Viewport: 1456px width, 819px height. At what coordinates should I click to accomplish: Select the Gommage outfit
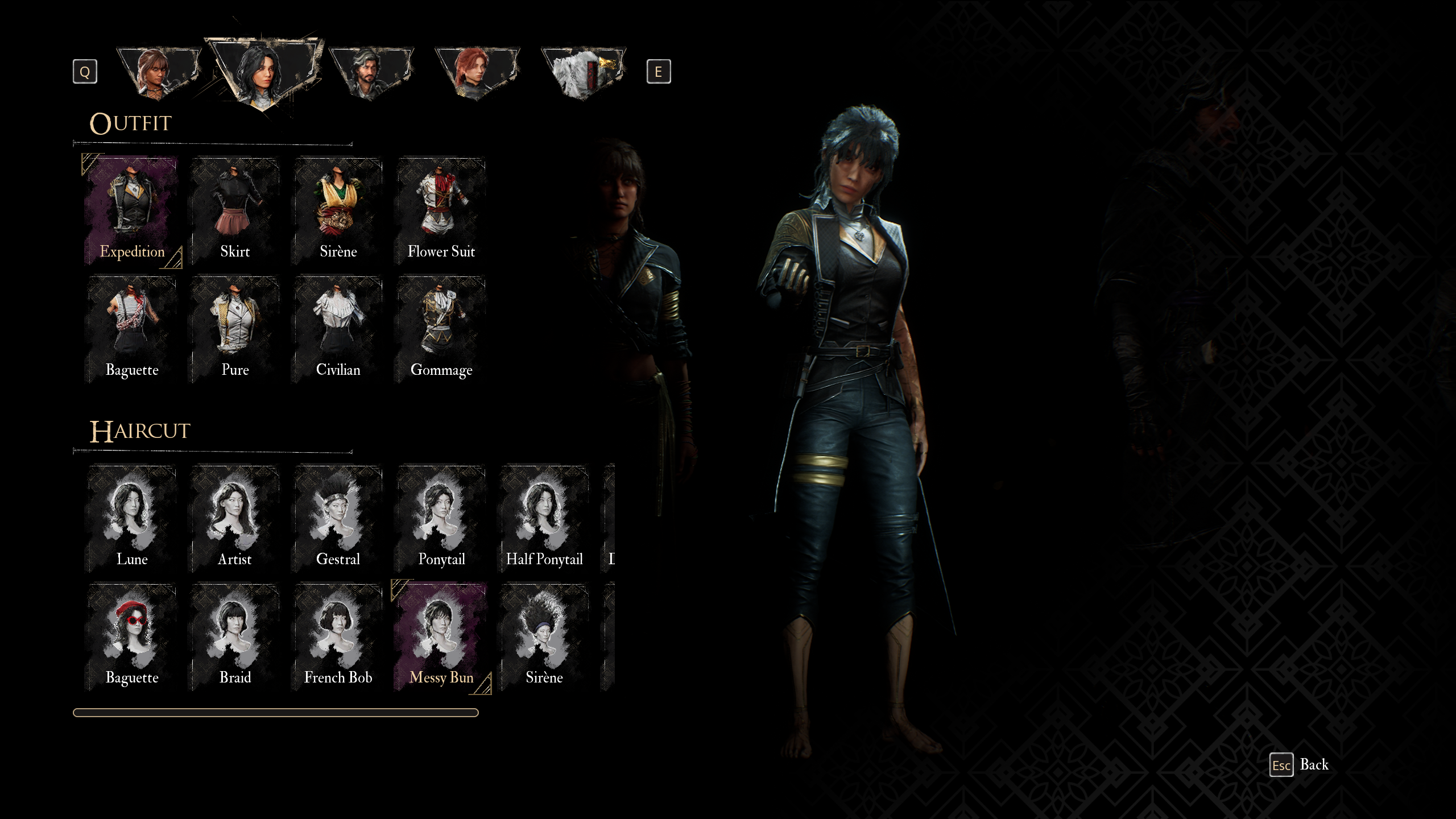coord(441,329)
